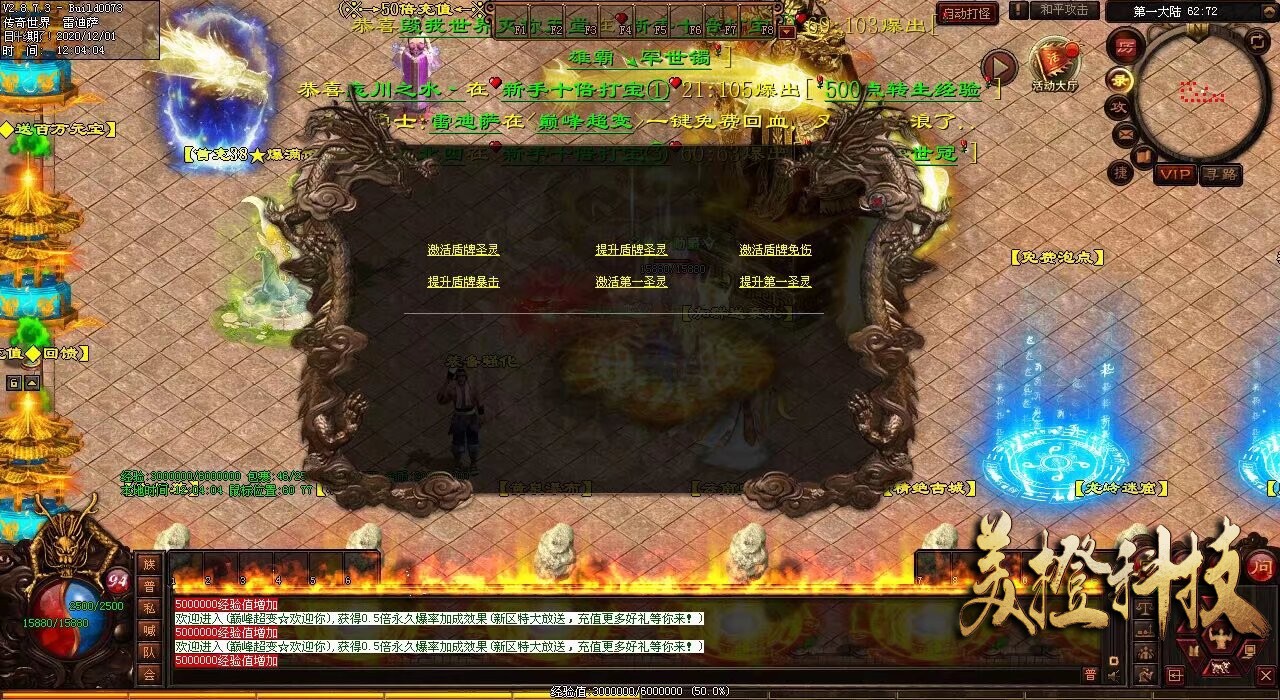Activate the 寻路 pathfinding button
The height and width of the screenshot is (700, 1280).
[1220, 175]
